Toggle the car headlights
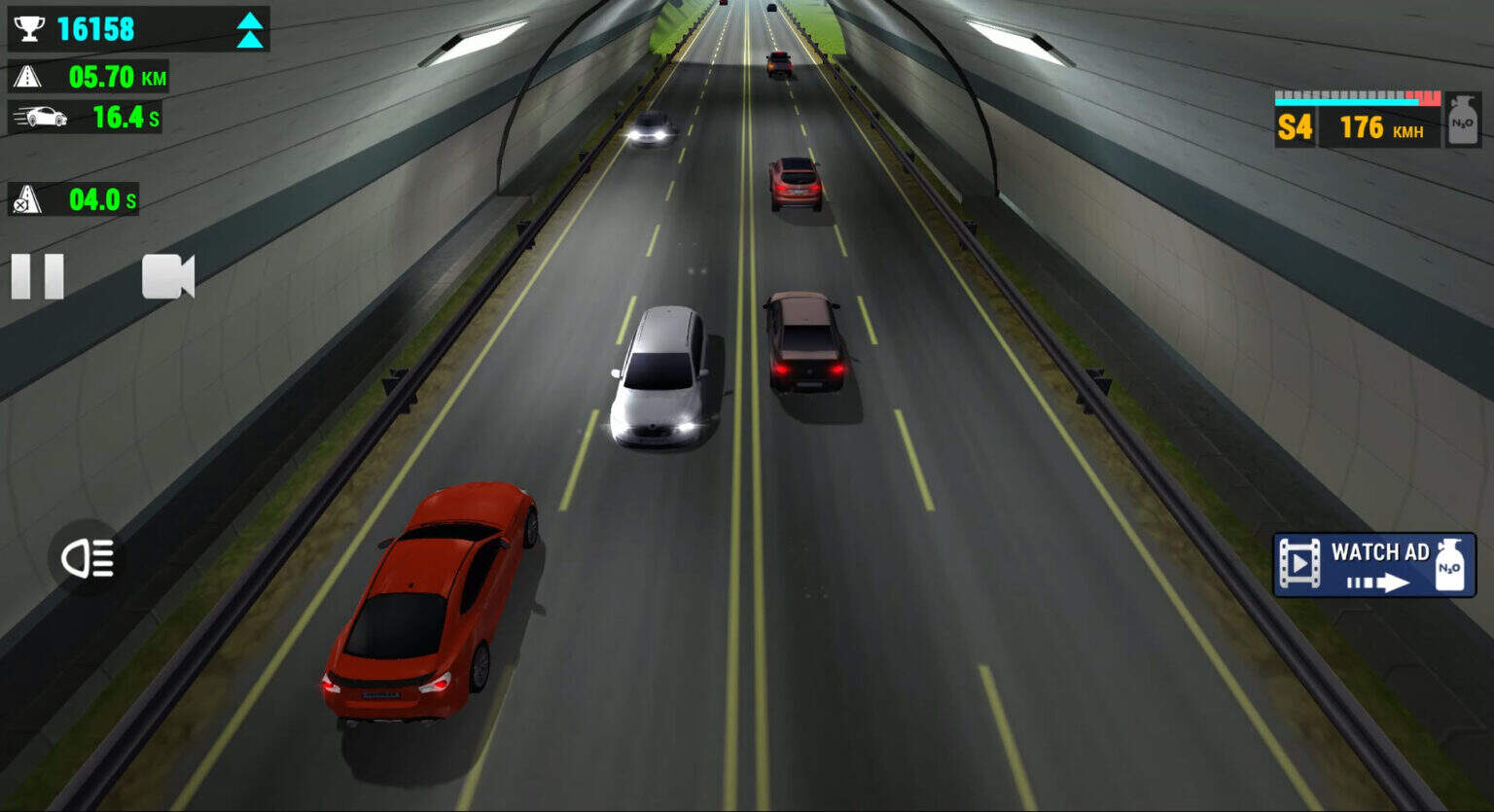The height and width of the screenshot is (812, 1494). coord(88,558)
